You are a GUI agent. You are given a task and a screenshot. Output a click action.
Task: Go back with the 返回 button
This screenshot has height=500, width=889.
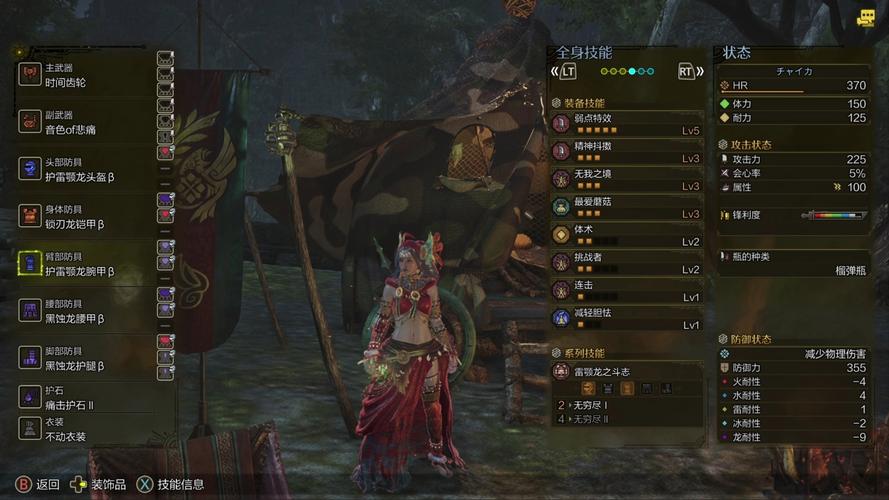point(38,485)
